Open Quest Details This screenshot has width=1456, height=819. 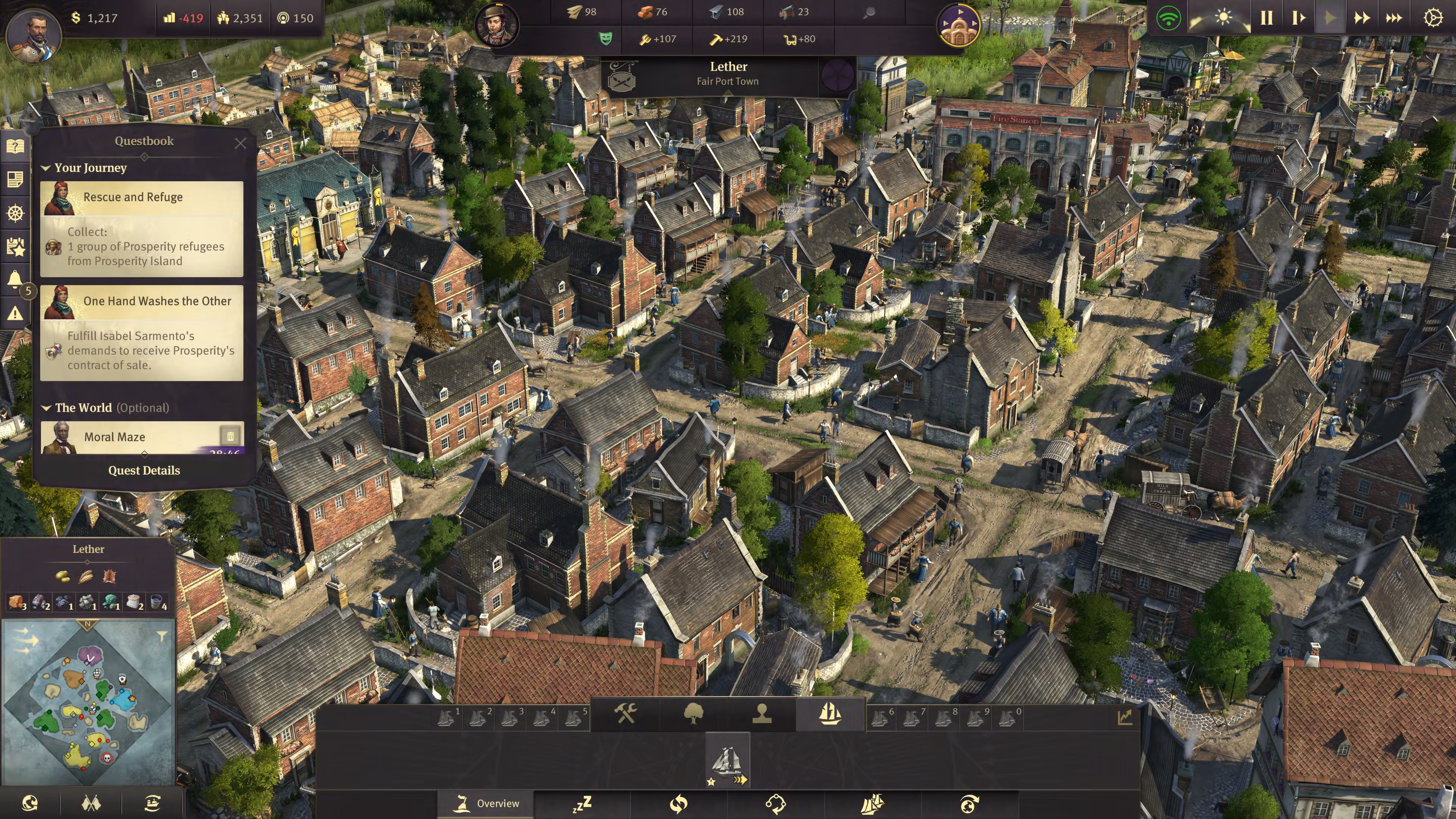point(144,470)
